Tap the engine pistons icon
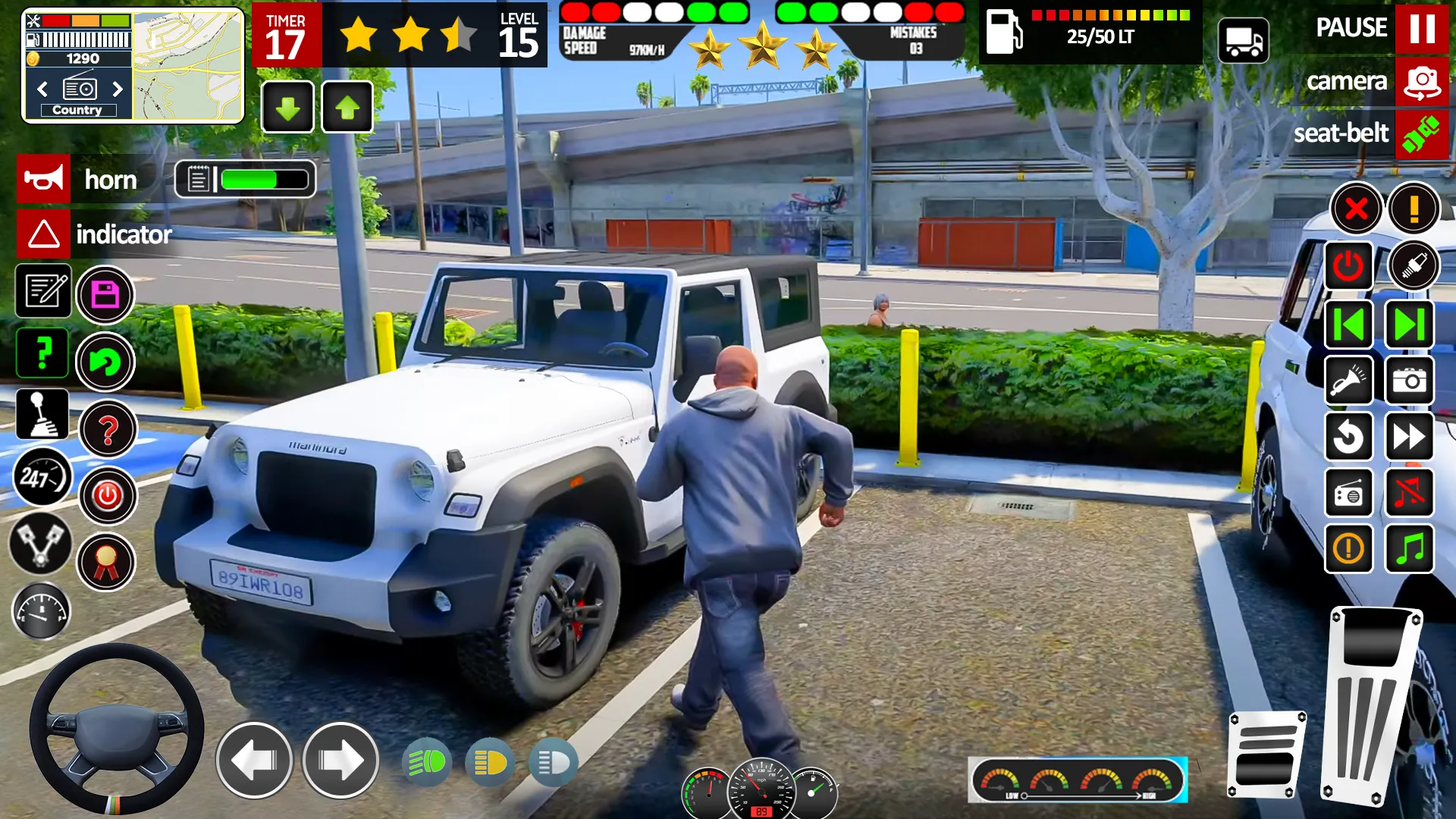1456x819 pixels. tap(43, 541)
